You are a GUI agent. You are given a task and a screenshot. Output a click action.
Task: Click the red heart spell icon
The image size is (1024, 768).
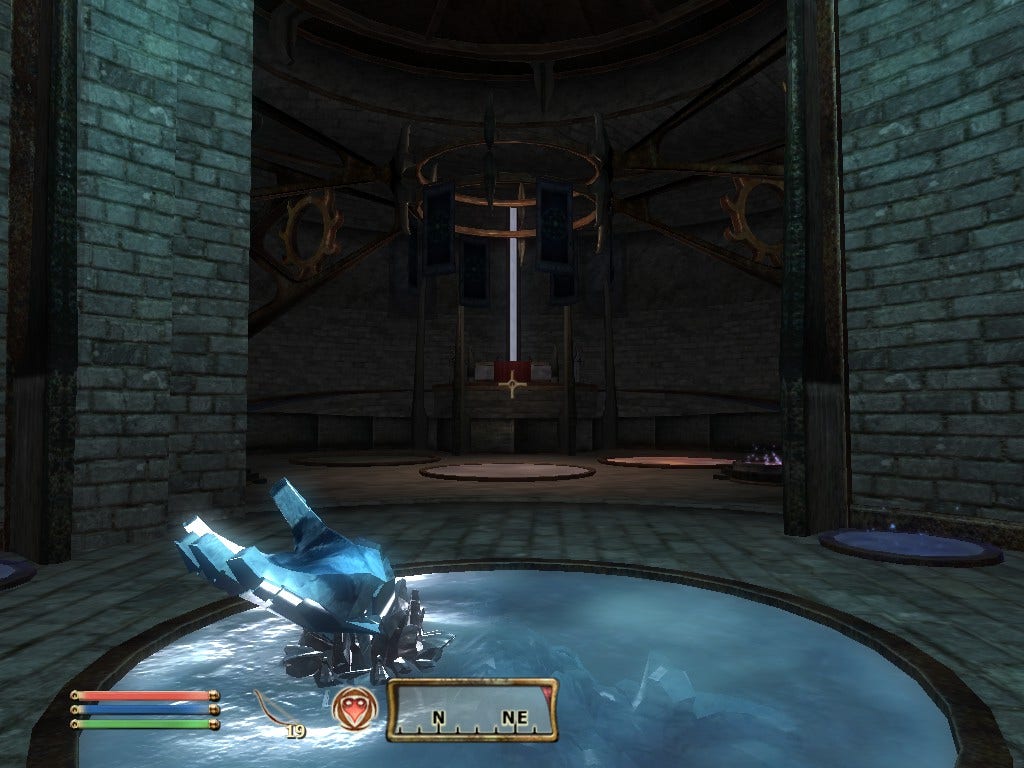(x=355, y=708)
